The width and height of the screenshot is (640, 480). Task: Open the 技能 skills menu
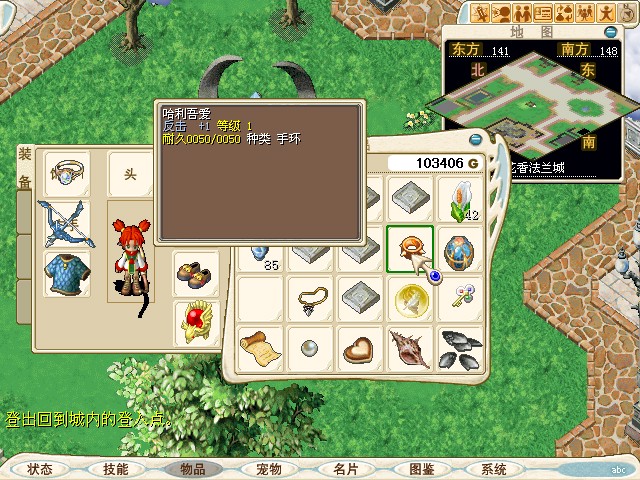click(115, 468)
